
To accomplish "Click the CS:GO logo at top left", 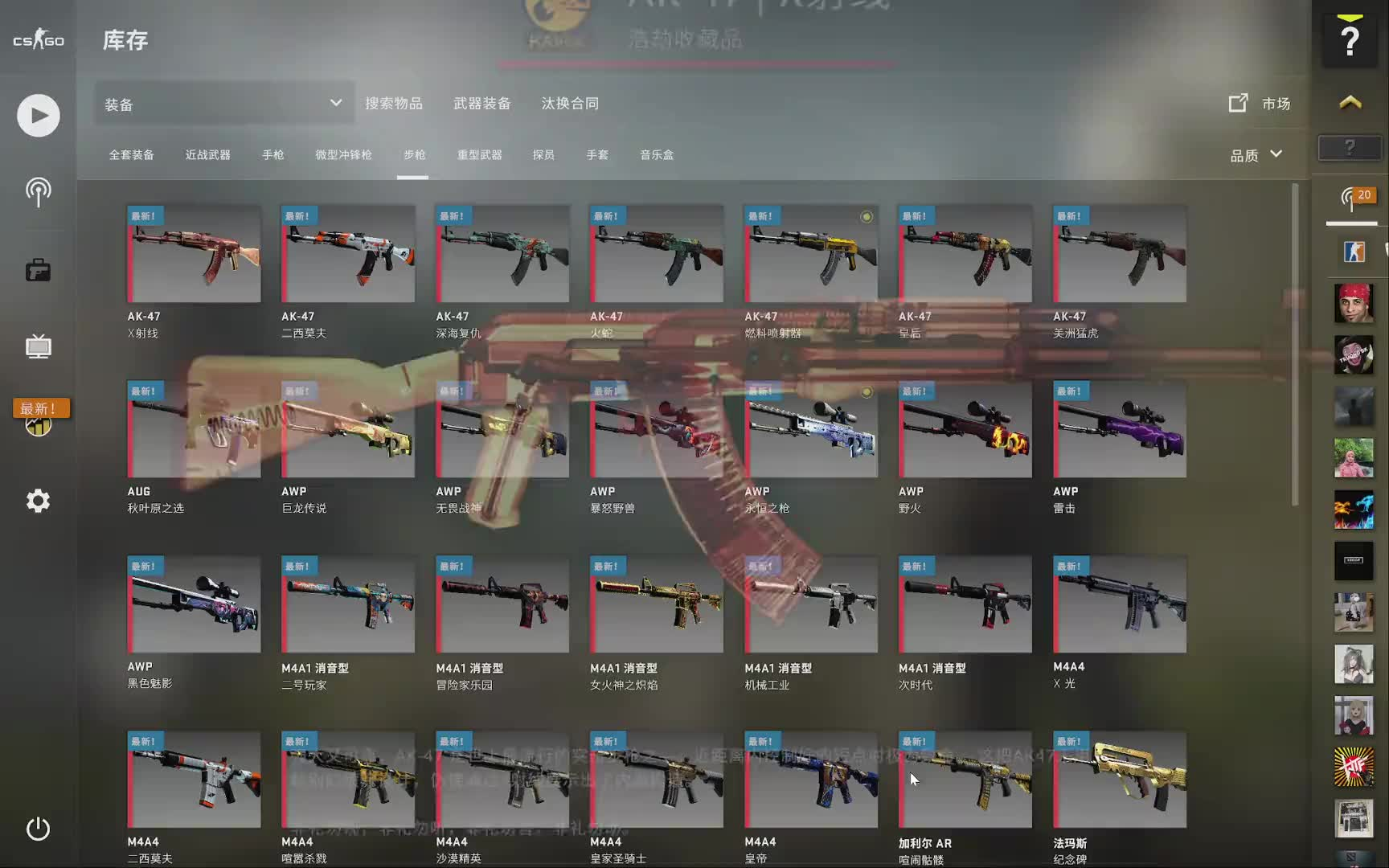I will [x=37, y=38].
